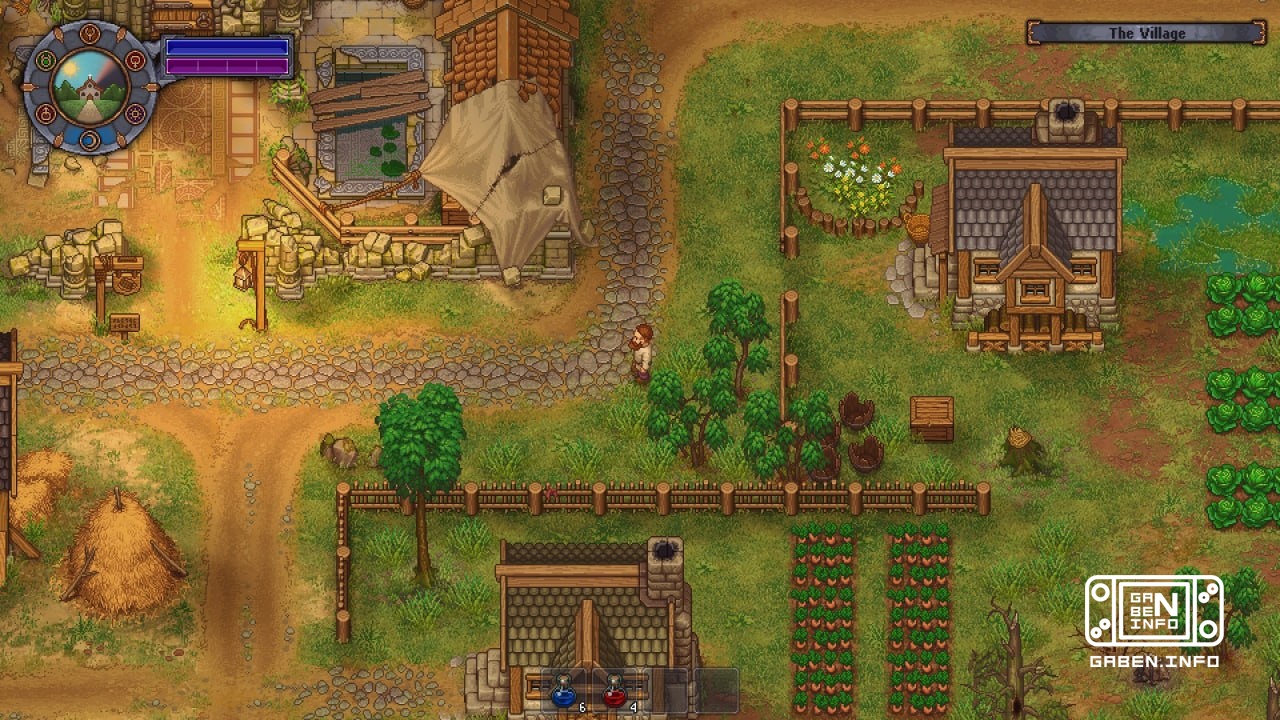Click the red emblem atop the day clock
Image resolution: width=1280 pixels, height=720 pixels.
(x=91, y=35)
